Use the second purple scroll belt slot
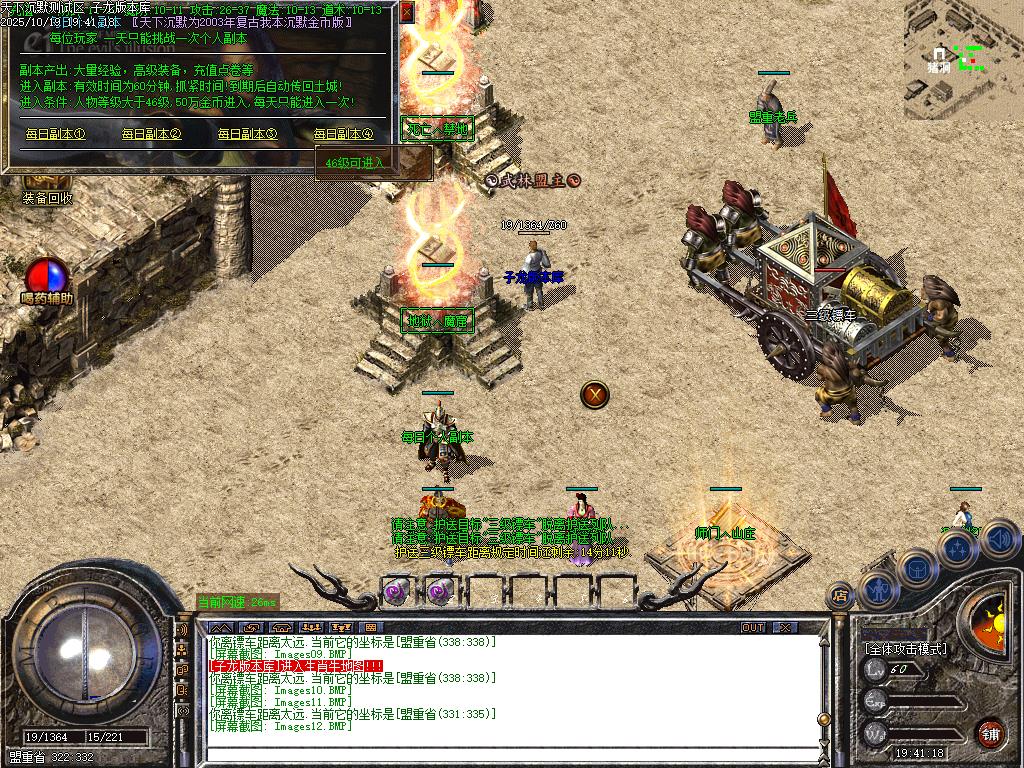Screen dimensions: 1024x768 click(x=438, y=591)
